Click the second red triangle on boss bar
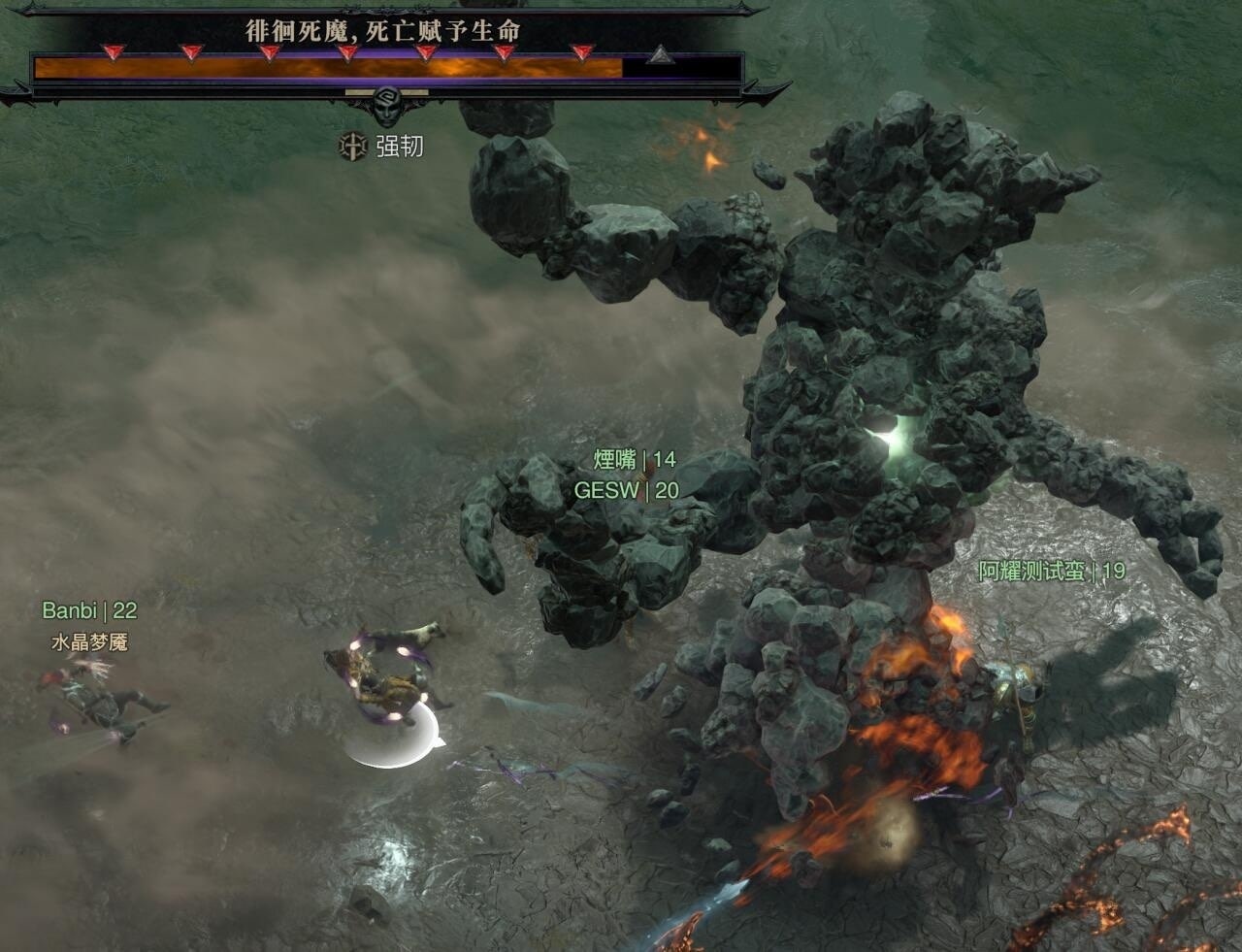The height and width of the screenshot is (952, 1242). [x=192, y=49]
